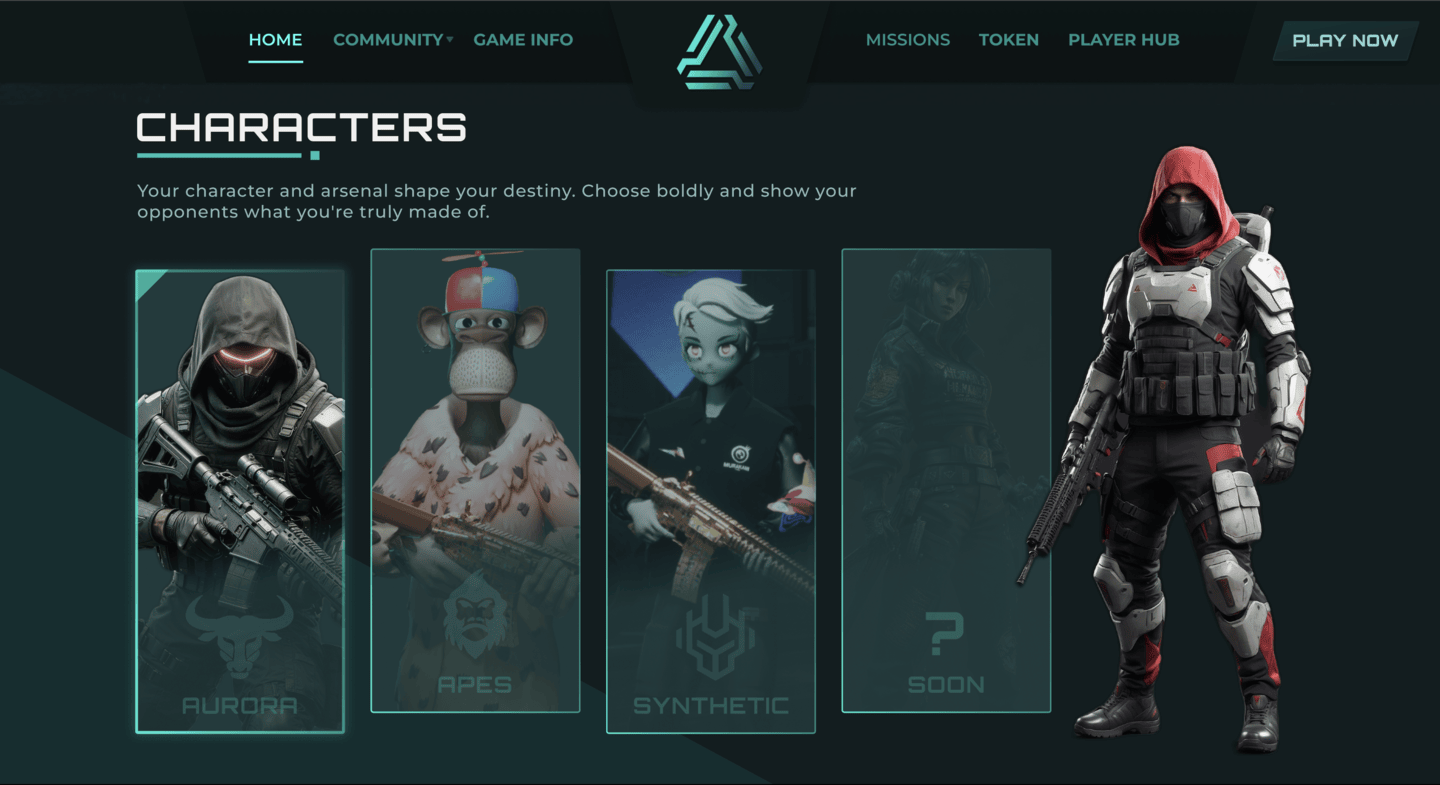Click the Soon mystery character card
Viewport: 1440px width, 785px height.
coord(946,480)
